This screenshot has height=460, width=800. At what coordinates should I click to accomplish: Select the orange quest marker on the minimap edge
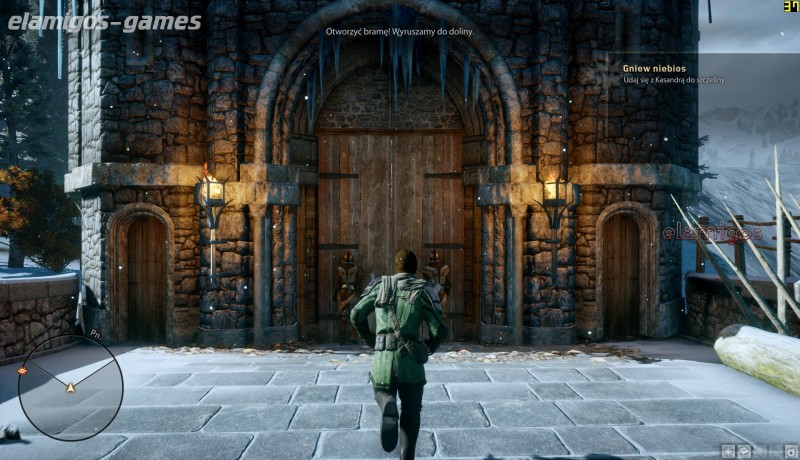point(22,371)
